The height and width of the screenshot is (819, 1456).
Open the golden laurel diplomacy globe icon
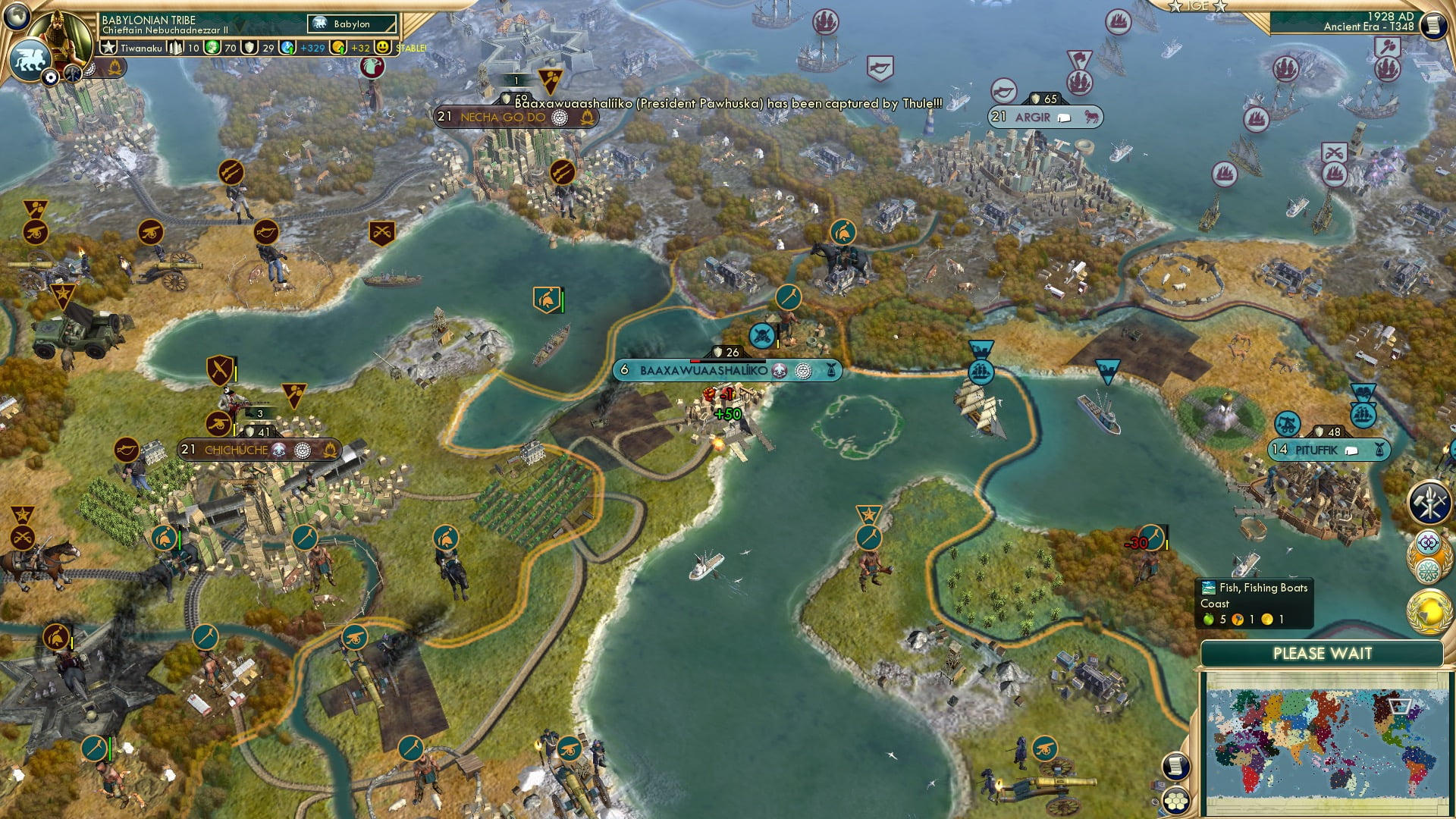[1429, 610]
